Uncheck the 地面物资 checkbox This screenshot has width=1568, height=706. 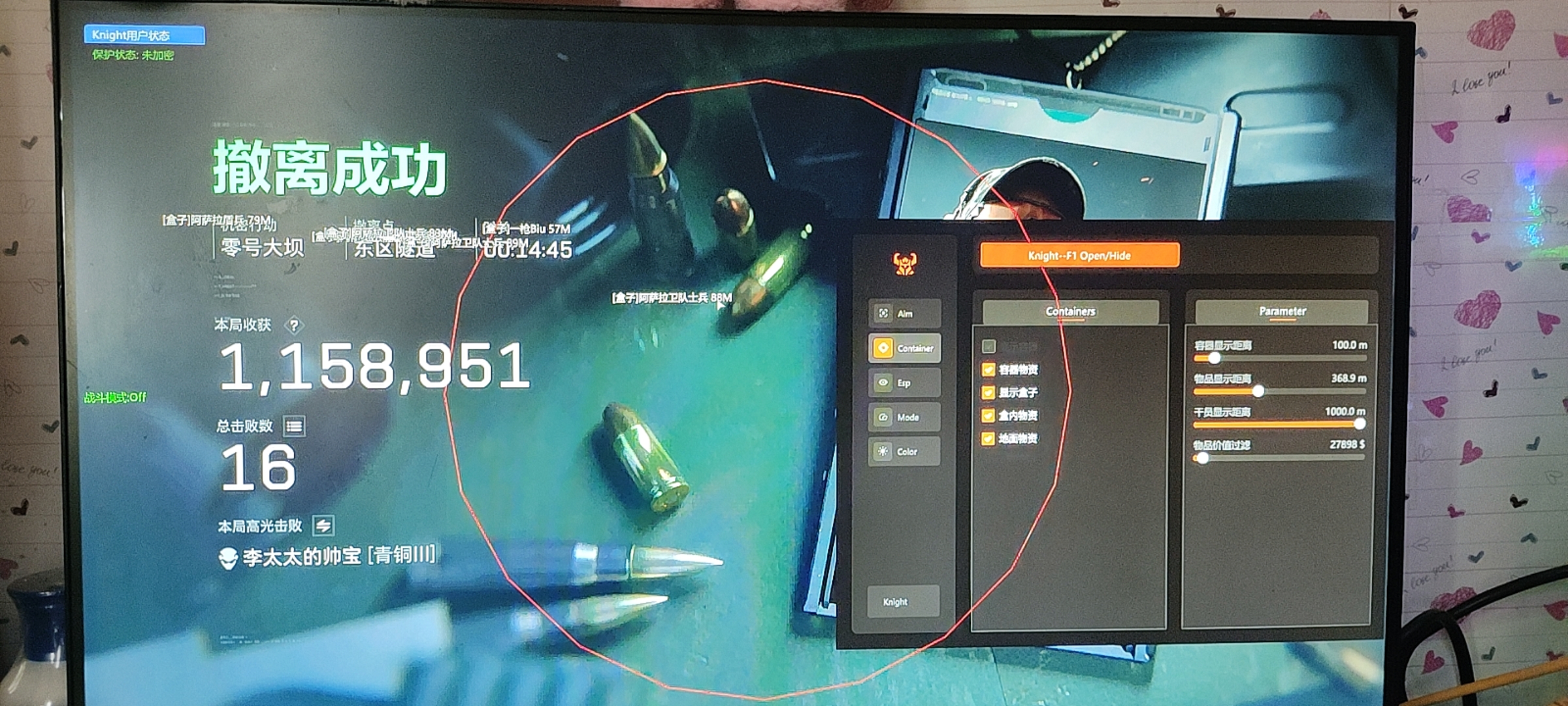pyautogui.click(x=988, y=439)
